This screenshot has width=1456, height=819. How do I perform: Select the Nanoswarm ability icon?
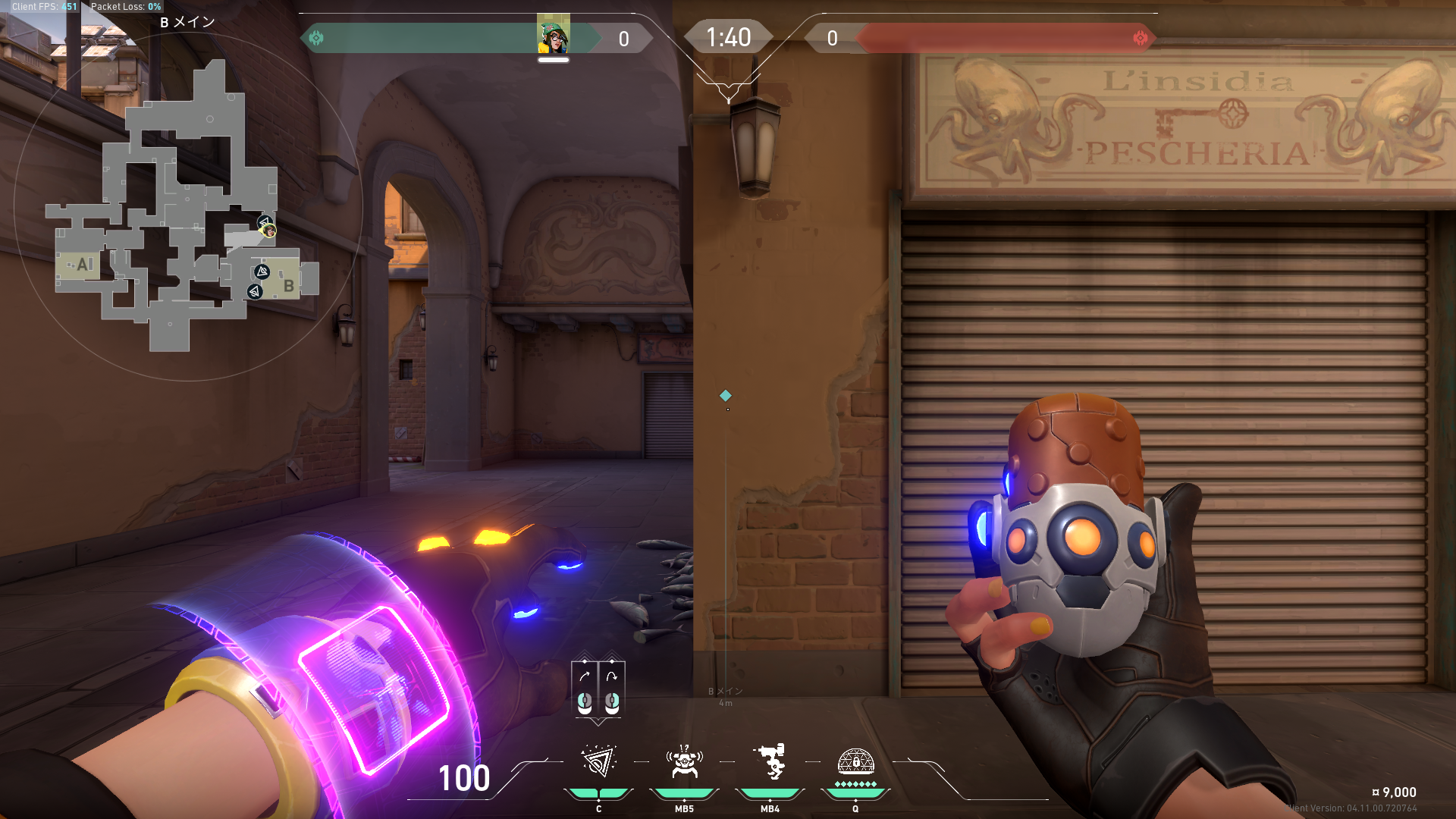598,762
